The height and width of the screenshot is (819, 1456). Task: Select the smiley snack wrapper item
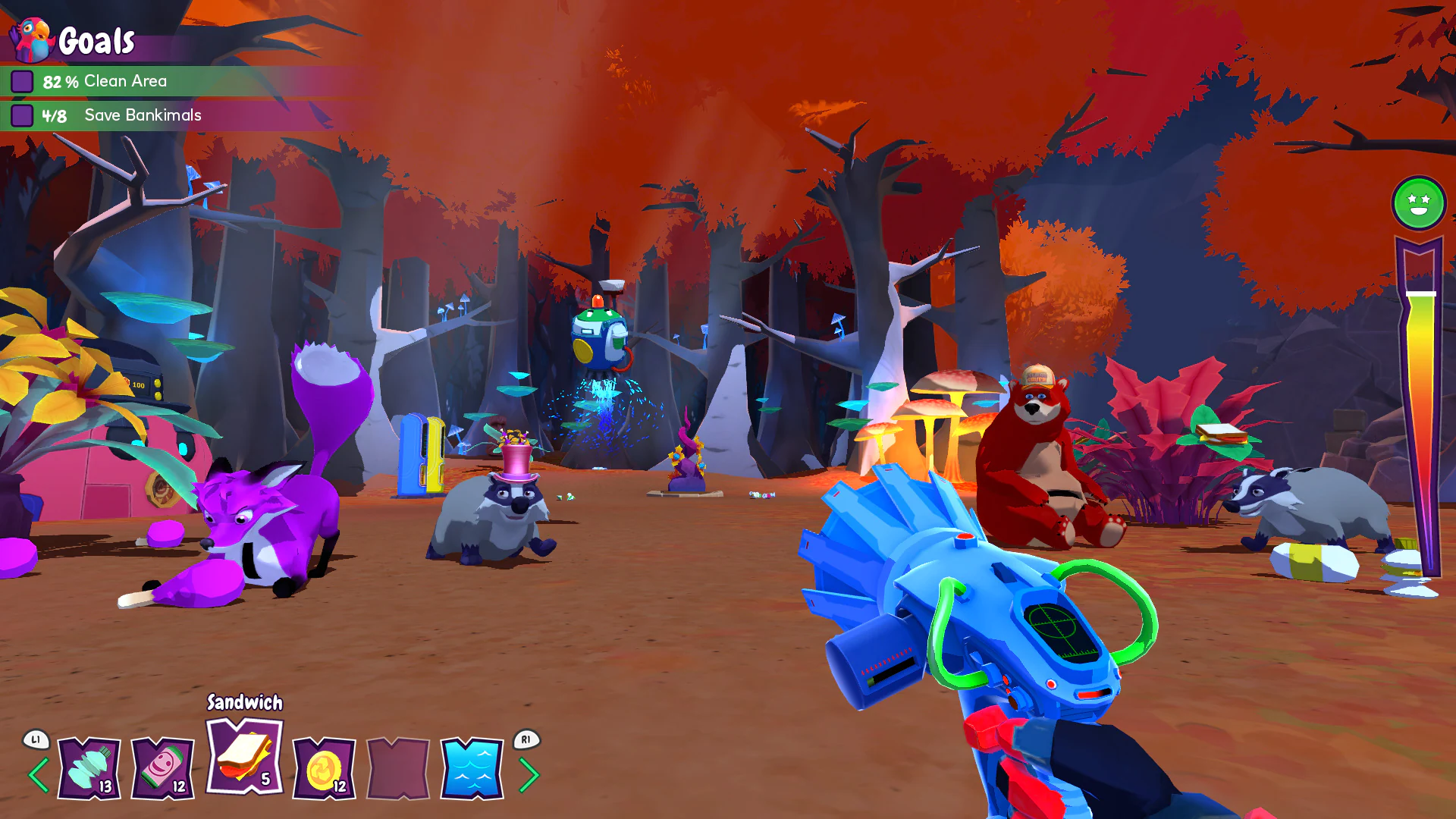(x=162, y=766)
